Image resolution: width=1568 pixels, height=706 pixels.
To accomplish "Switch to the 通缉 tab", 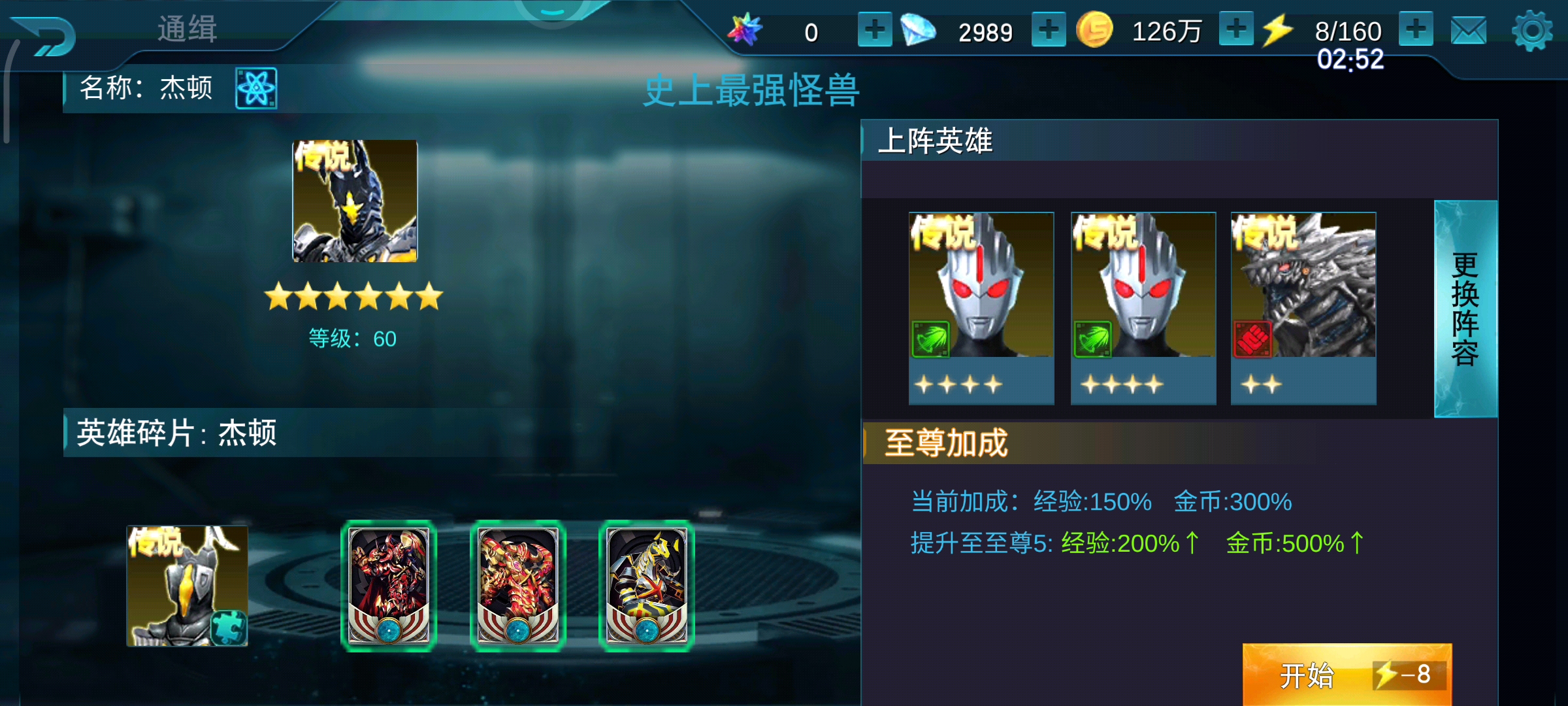I will tap(188, 29).
